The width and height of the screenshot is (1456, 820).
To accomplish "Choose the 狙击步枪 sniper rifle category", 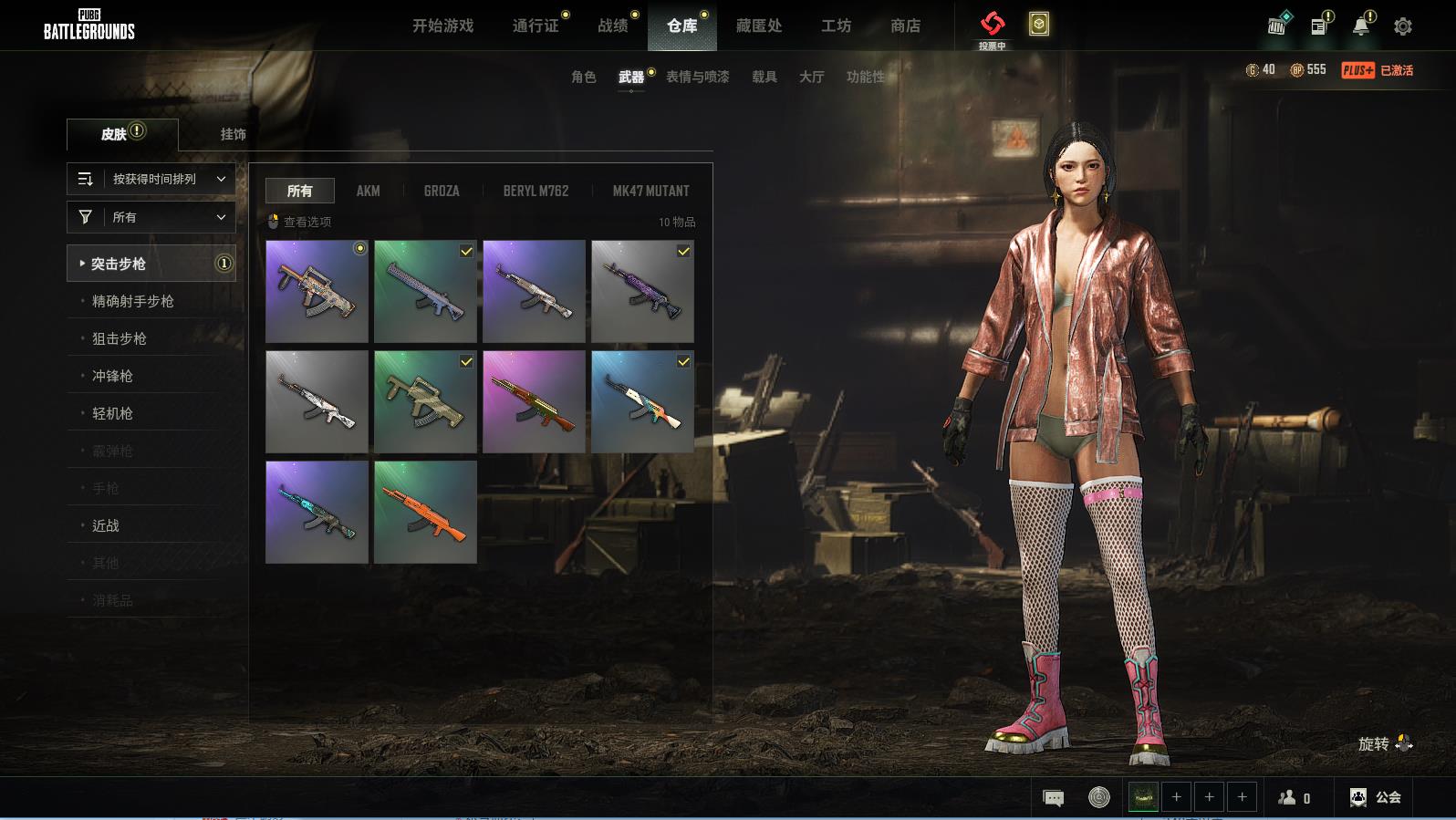I will coord(120,338).
